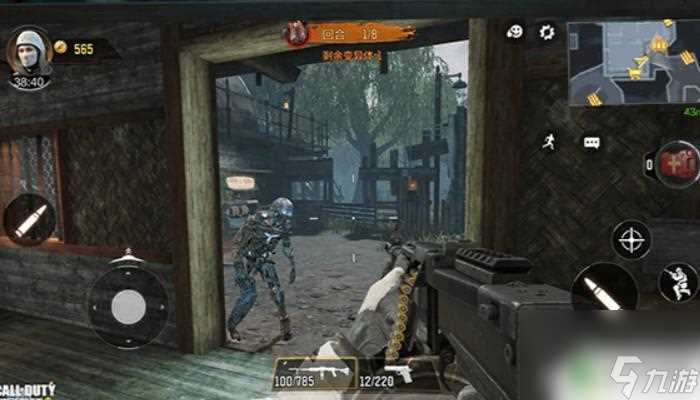Open the gear settings menu
The image size is (700, 400).
coord(547,32)
